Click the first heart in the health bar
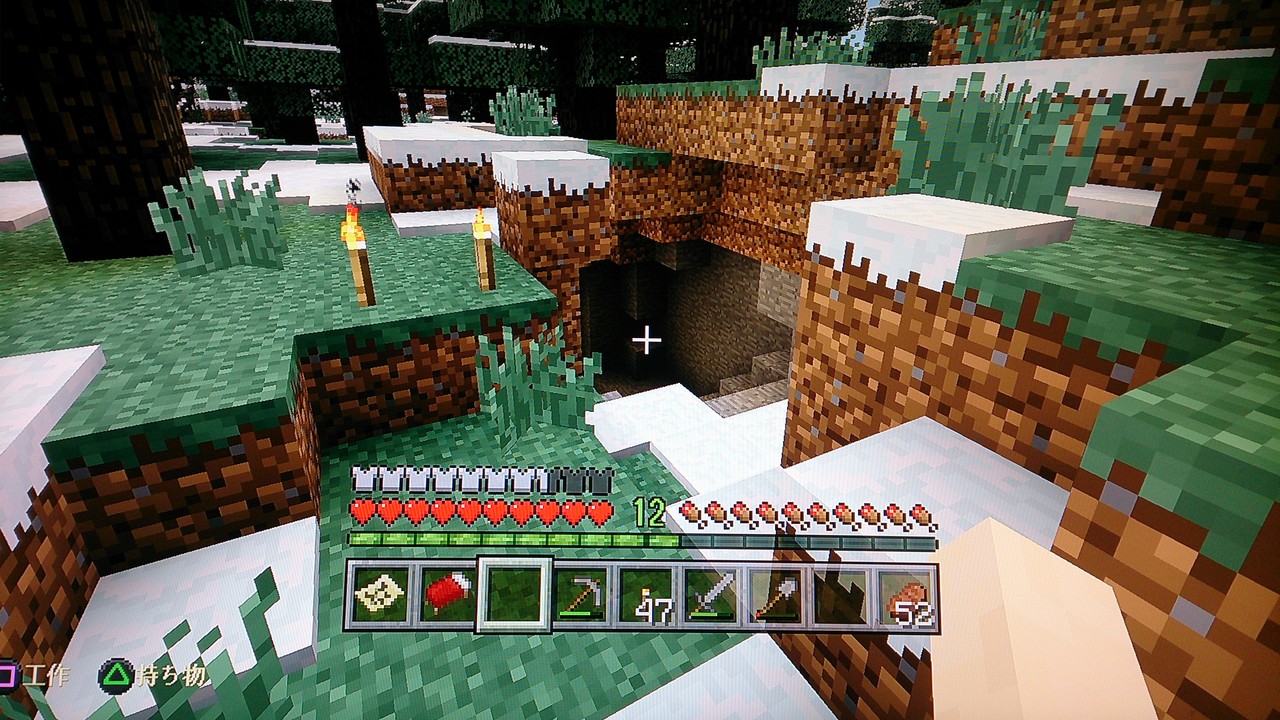Viewport: 1280px width, 720px height. pos(362,512)
